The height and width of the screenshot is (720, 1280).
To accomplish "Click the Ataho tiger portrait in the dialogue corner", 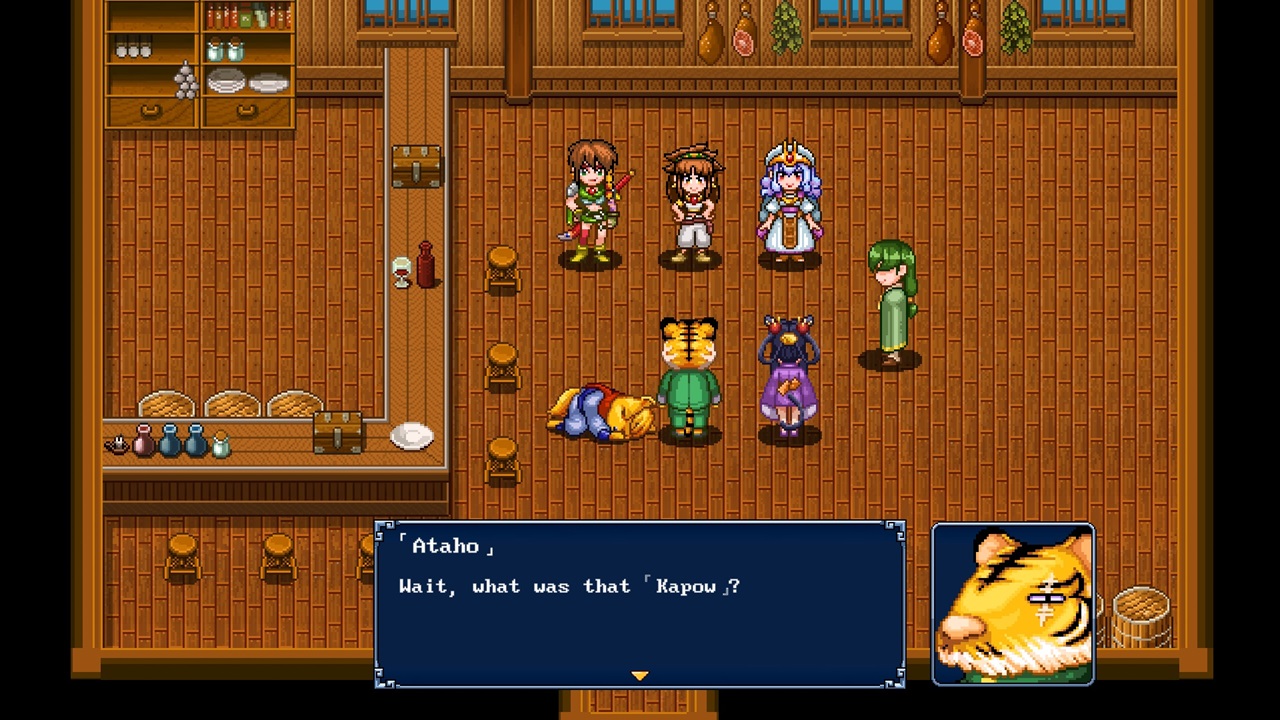I will click(1013, 600).
